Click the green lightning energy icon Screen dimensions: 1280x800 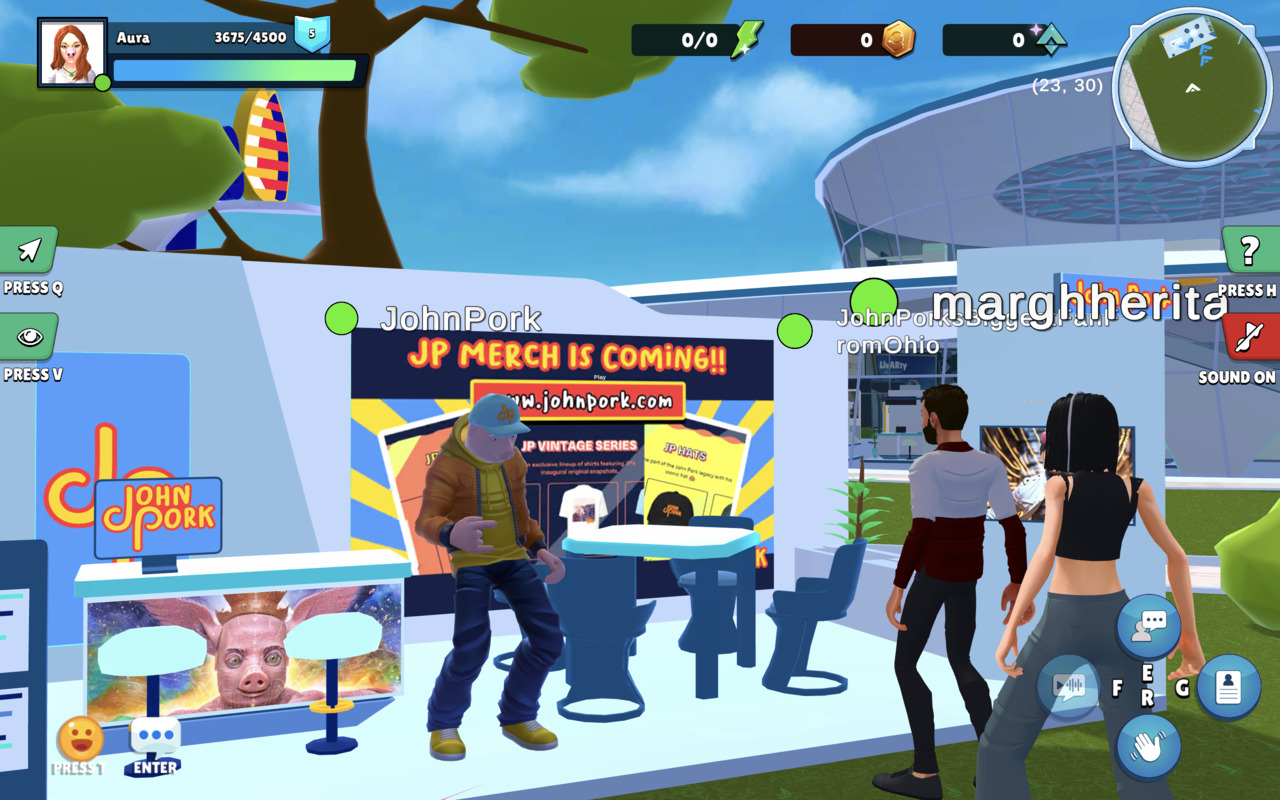[745, 40]
